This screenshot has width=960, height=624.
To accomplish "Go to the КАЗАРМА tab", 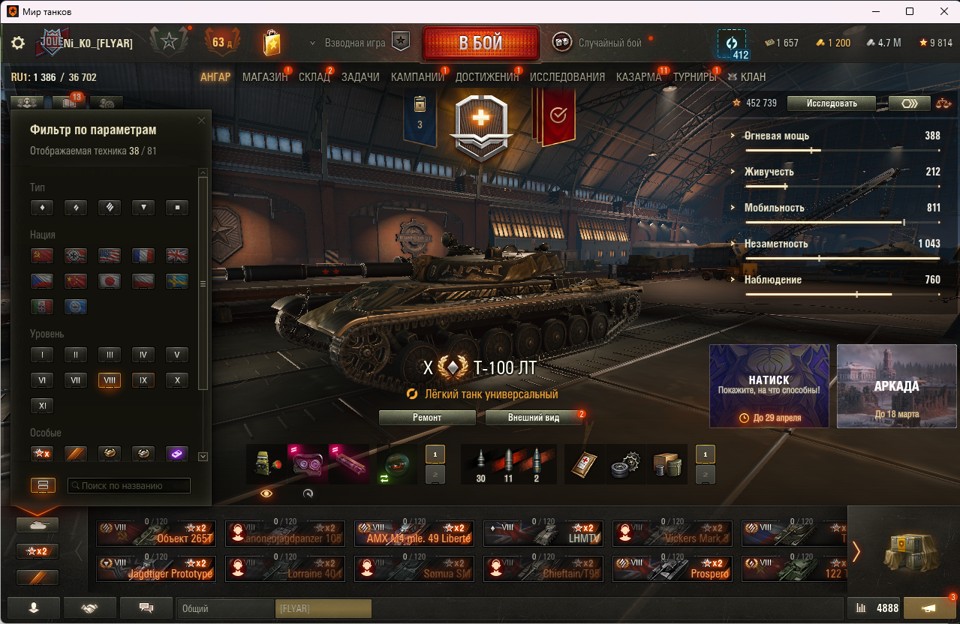I will 638,77.
